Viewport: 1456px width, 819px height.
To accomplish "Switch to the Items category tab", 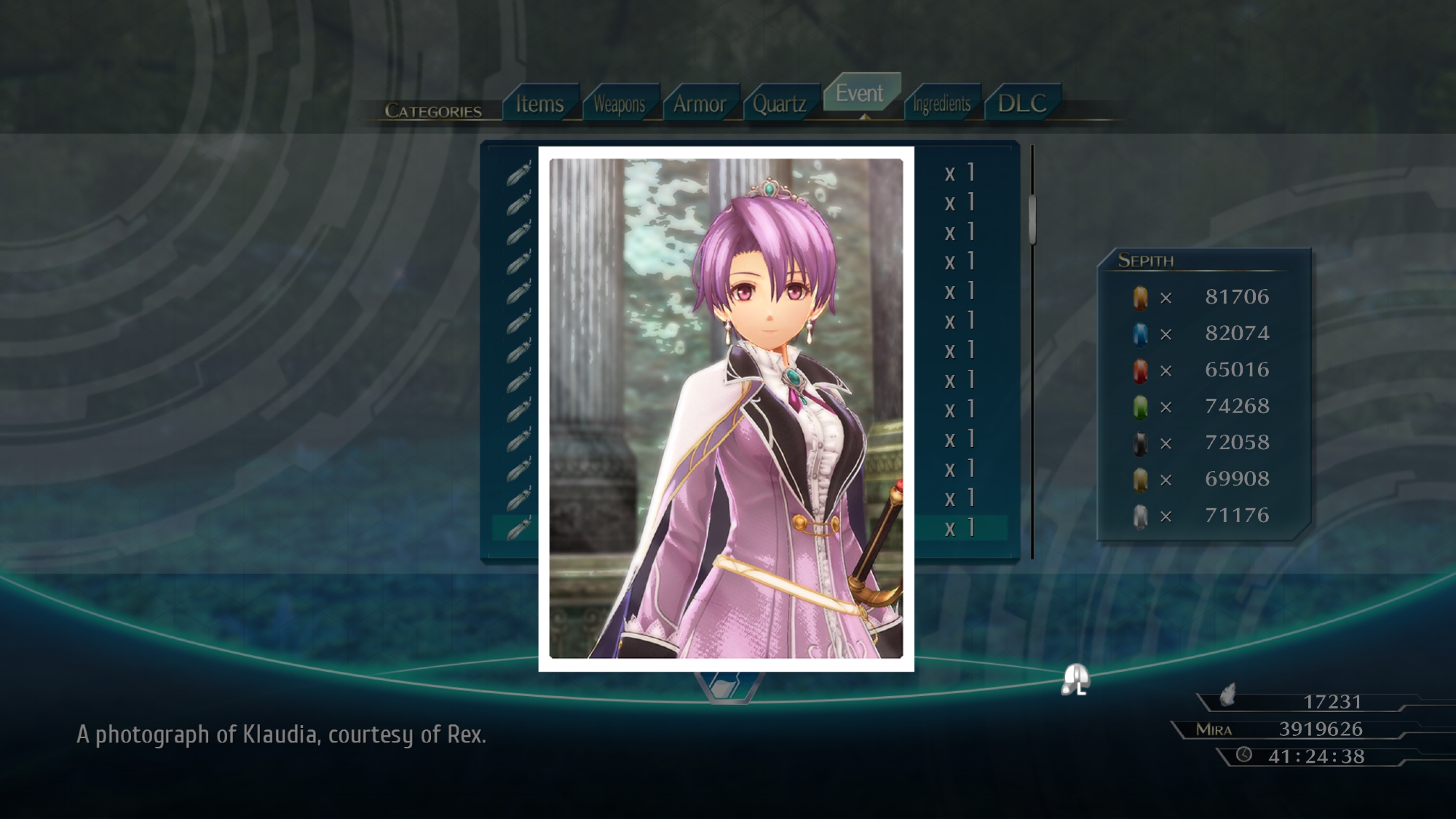I will [539, 104].
